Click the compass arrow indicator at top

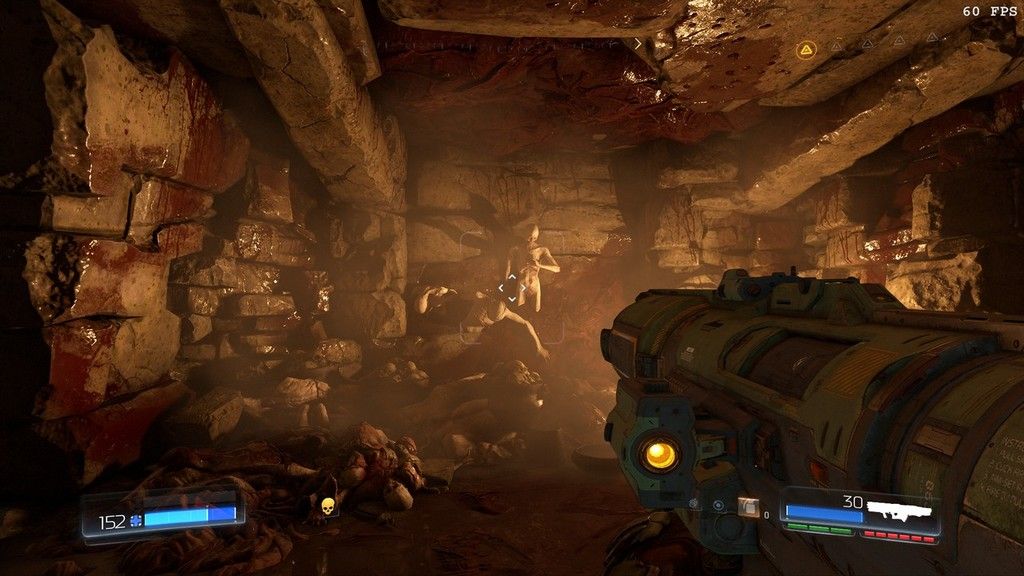[638, 44]
